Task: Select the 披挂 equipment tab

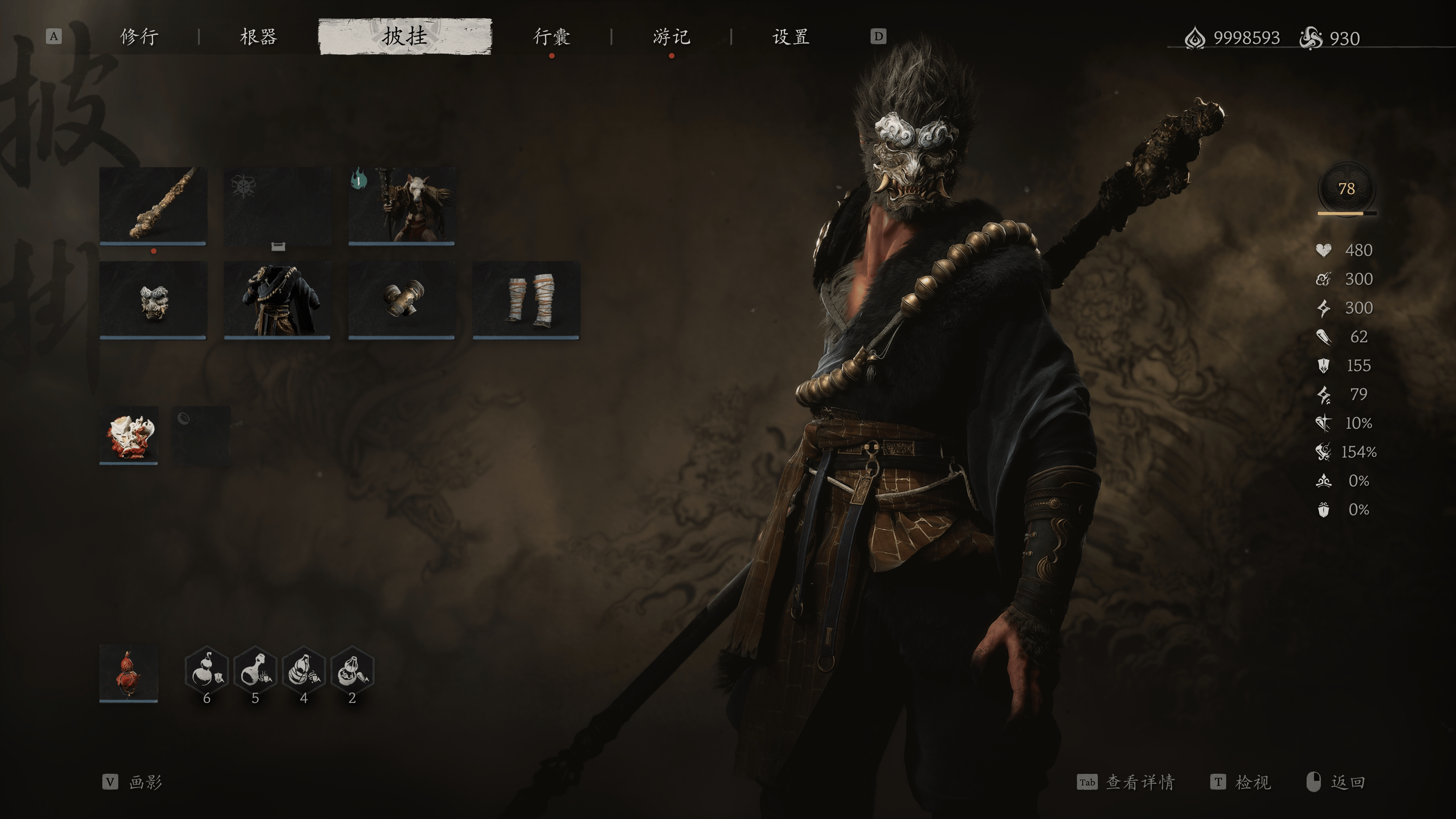Action: [405, 37]
